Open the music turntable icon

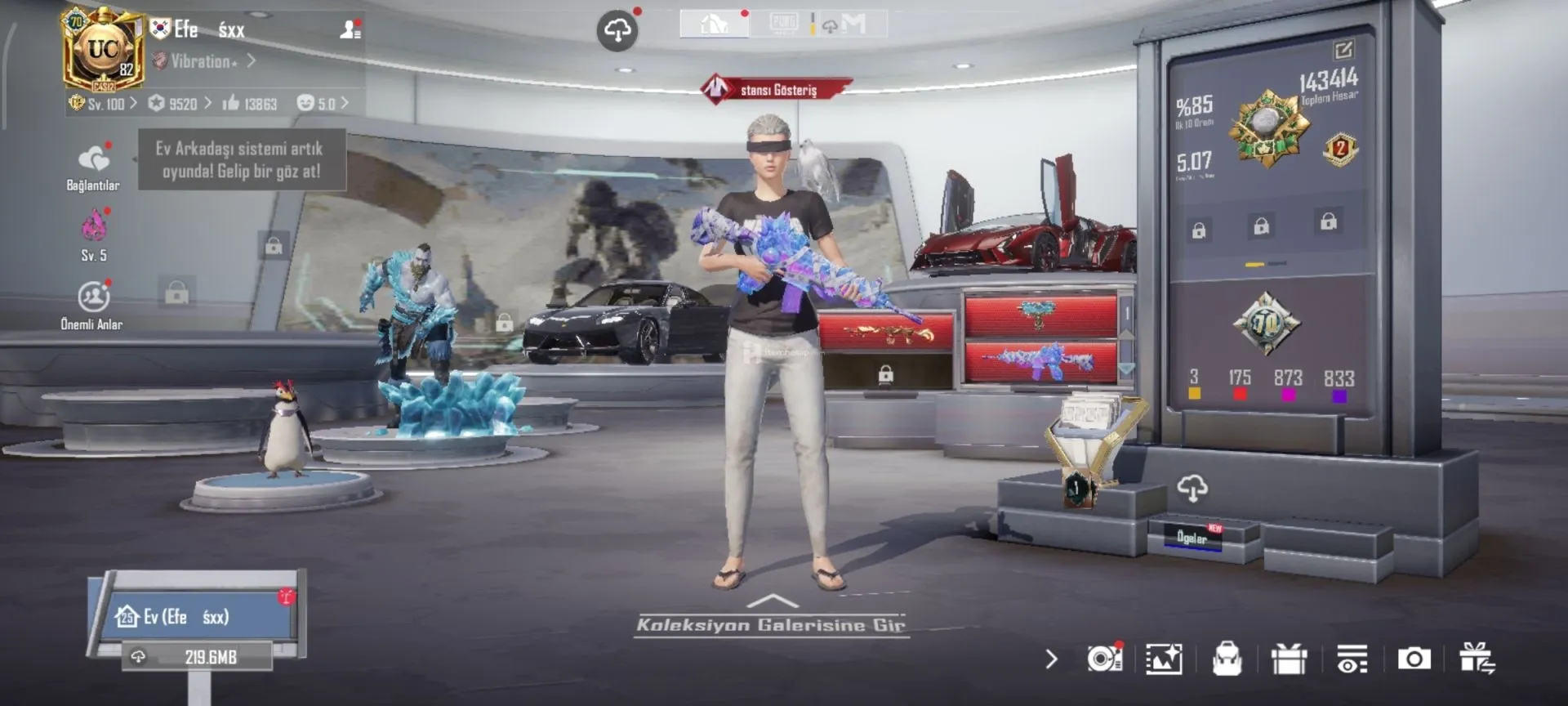point(1104,659)
